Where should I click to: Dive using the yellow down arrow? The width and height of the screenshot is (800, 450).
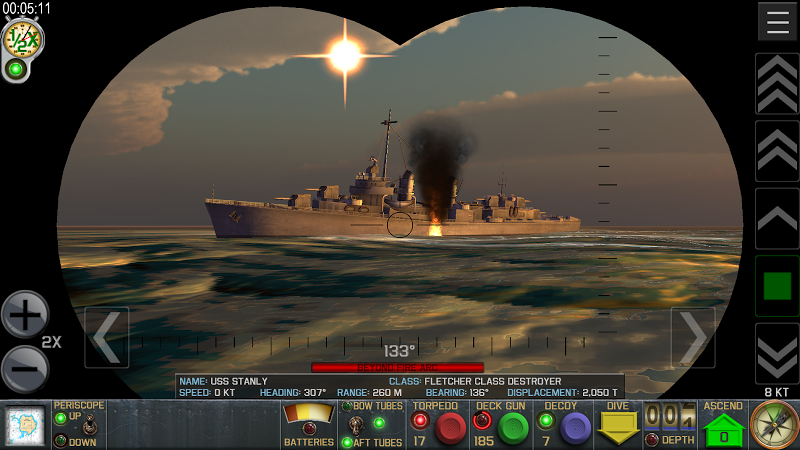617,428
